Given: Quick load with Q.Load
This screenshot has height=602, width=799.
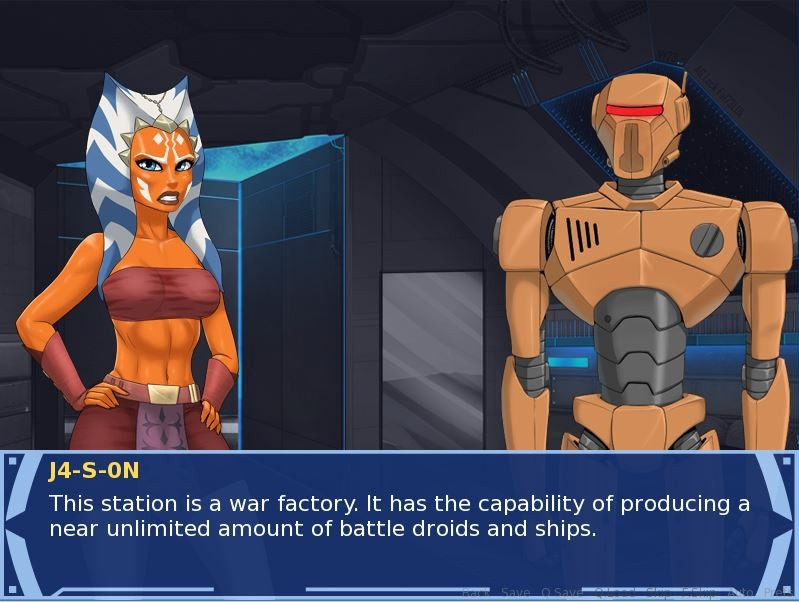Looking at the screenshot, I should 614,593.
